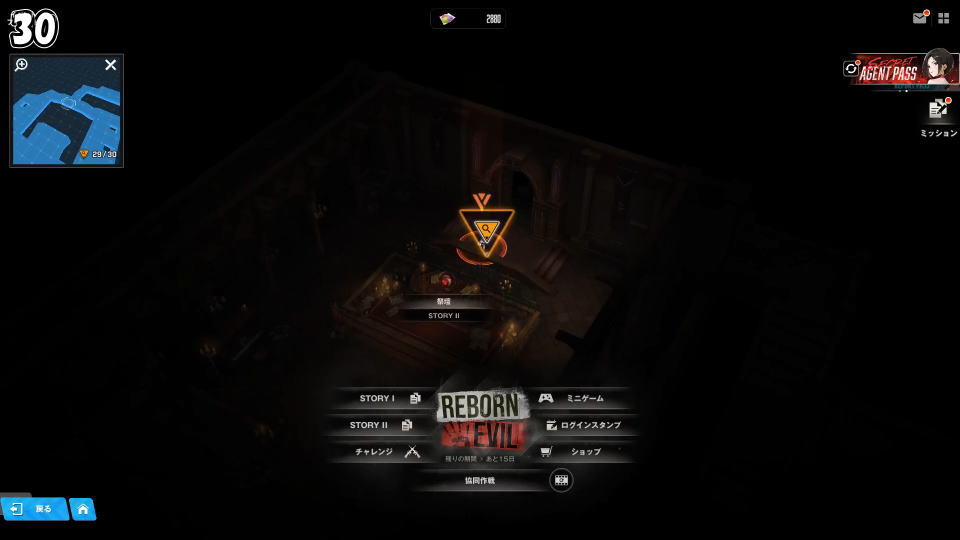Close the minimap panel
The height and width of the screenshot is (540, 960).
click(111, 65)
